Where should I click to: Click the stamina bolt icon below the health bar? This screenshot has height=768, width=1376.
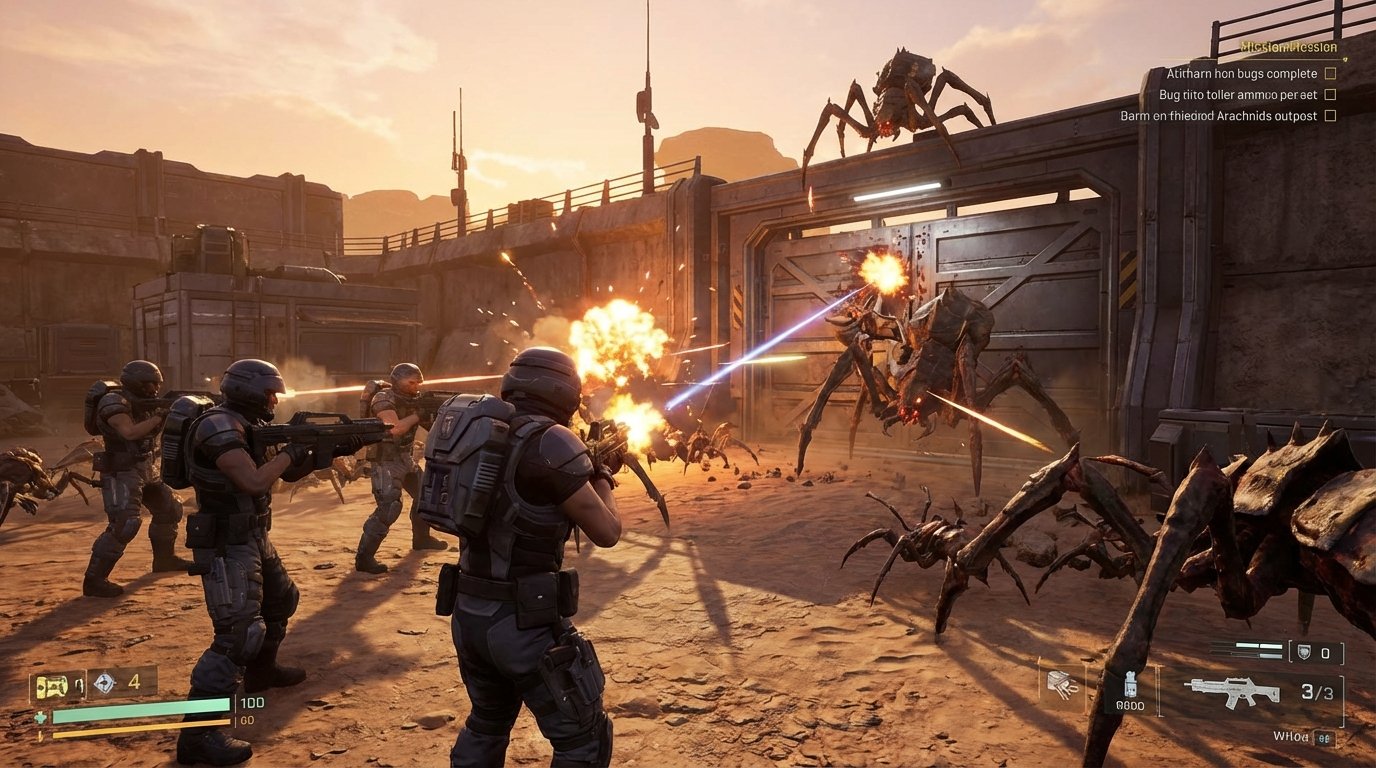(x=41, y=734)
